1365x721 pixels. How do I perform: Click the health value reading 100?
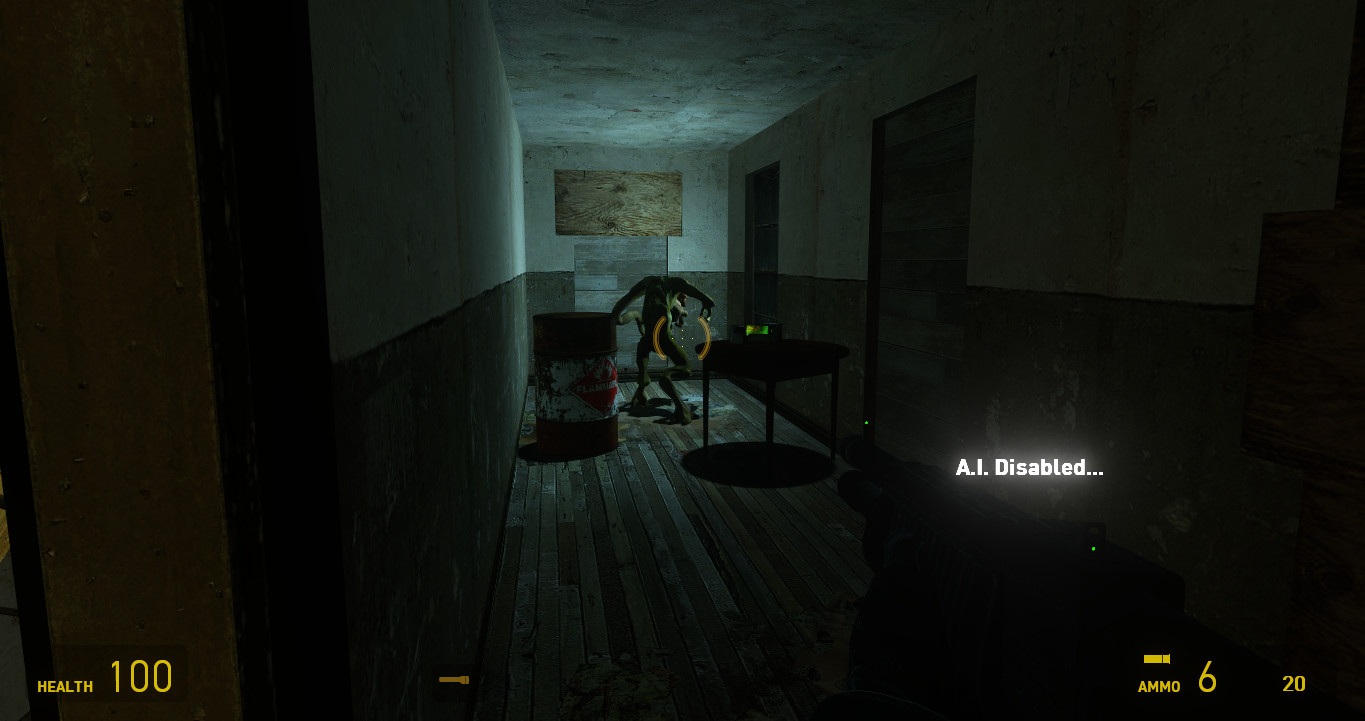click(140, 677)
